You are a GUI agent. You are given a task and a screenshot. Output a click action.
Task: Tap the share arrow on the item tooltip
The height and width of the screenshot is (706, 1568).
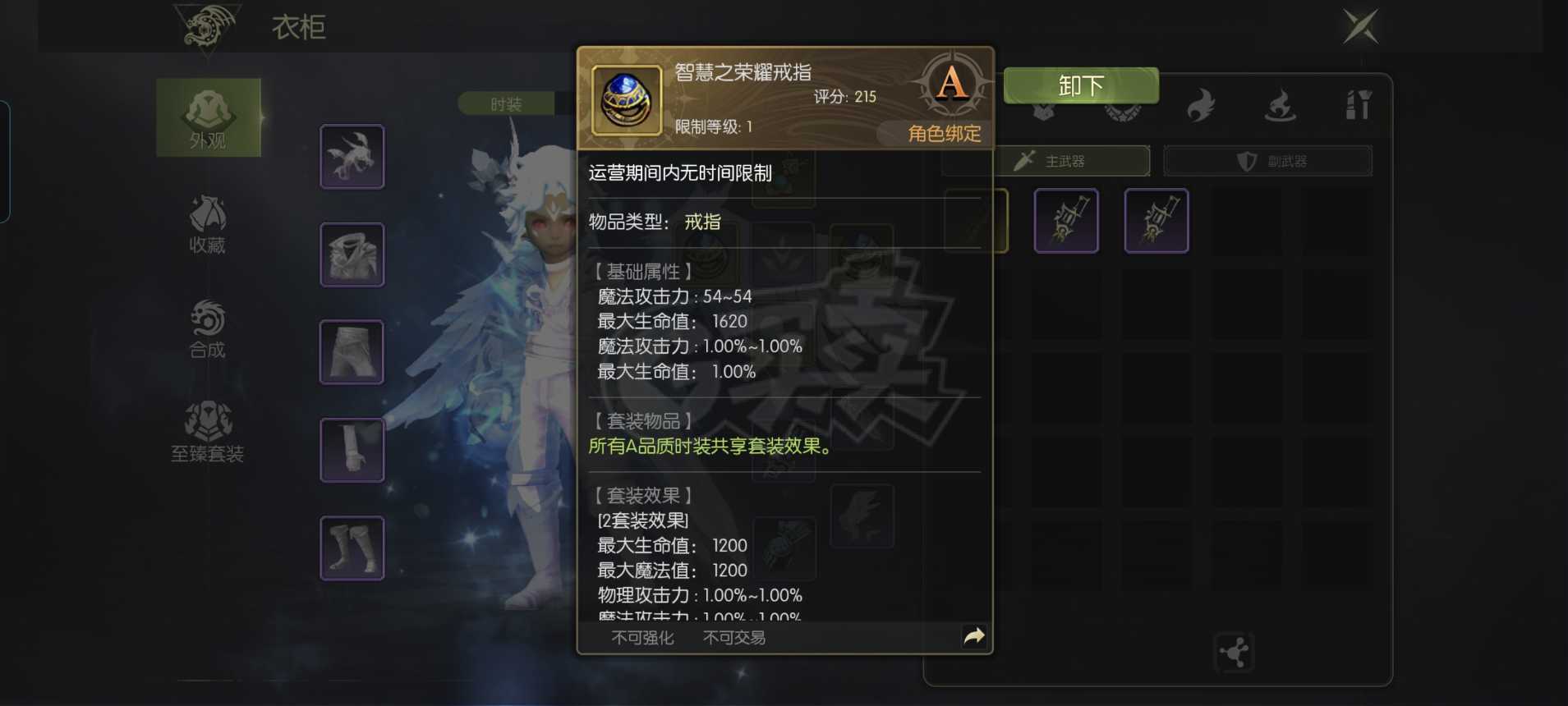coord(974,635)
